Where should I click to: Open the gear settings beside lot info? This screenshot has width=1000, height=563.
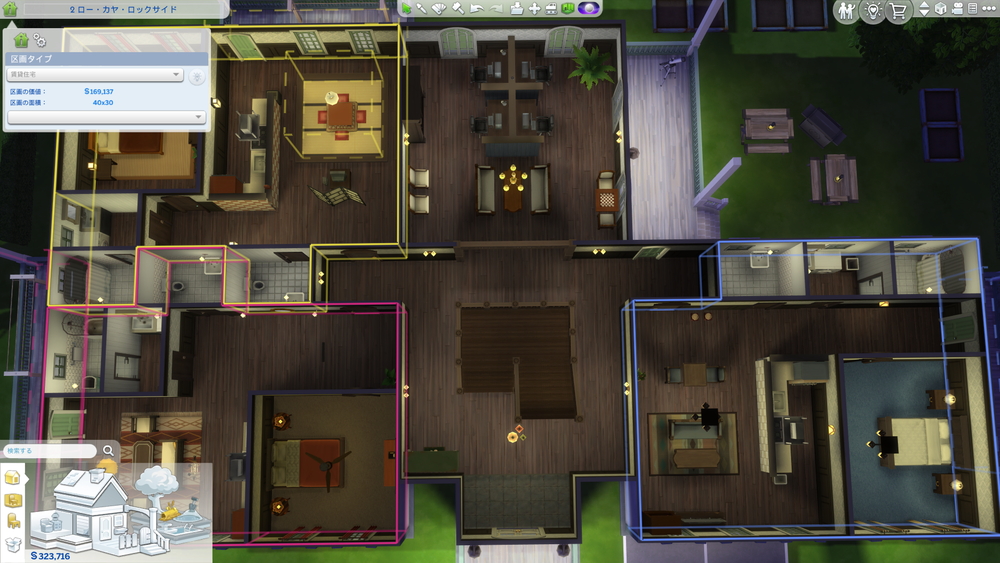tap(40, 40)
